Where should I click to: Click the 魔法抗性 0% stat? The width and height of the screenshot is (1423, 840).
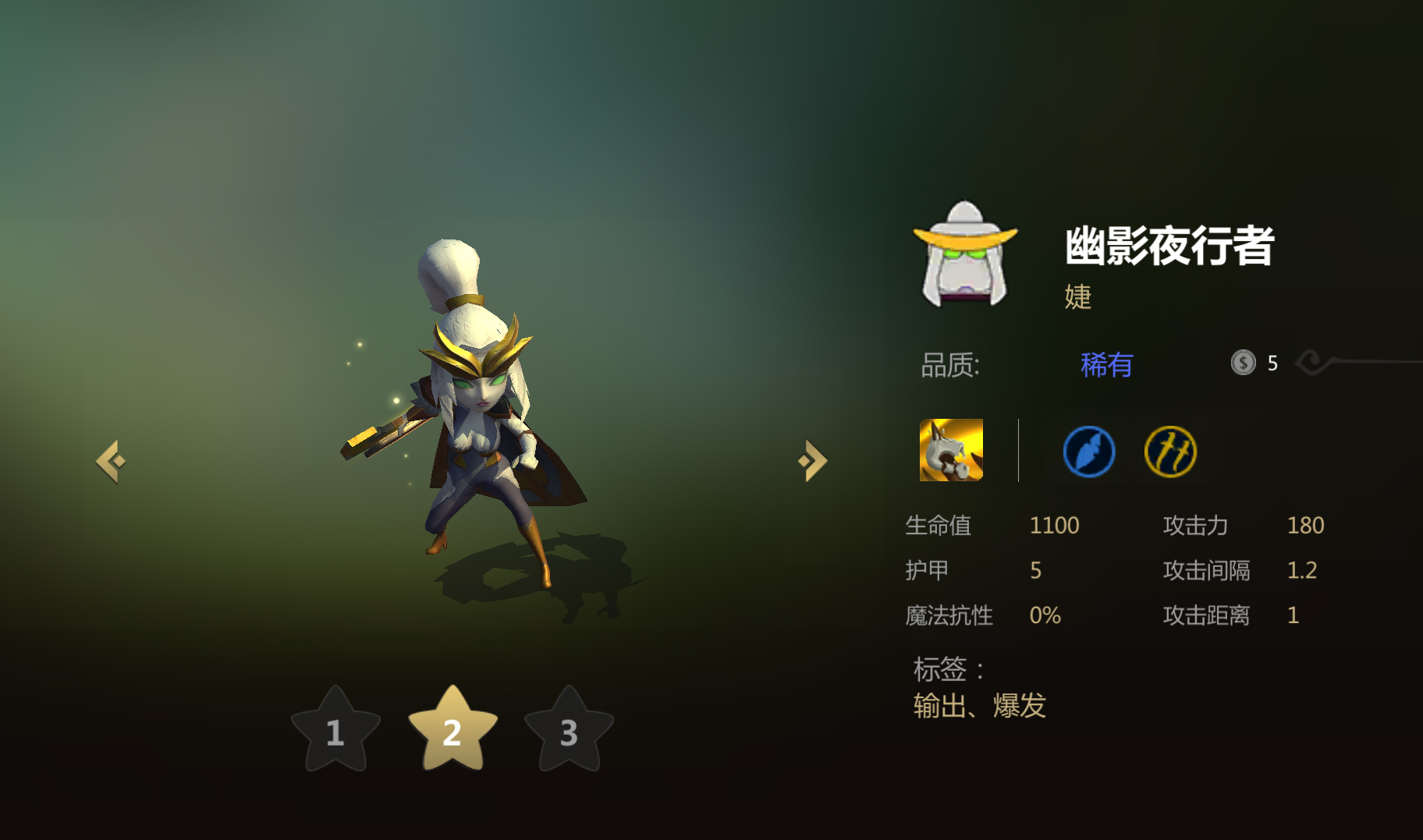click(1045, 615)
